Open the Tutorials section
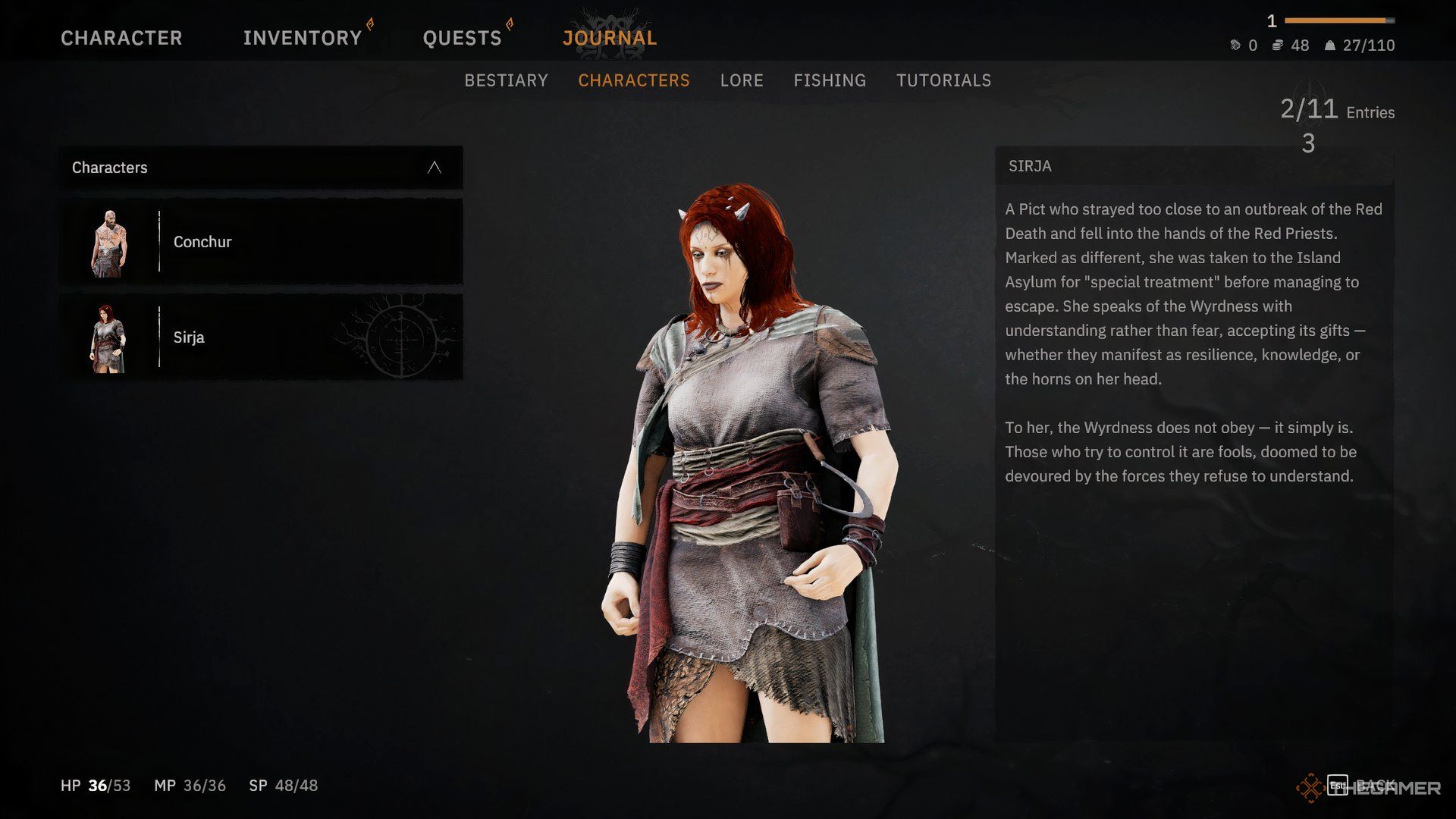1456x819 pixels. (x=943, y=80)
